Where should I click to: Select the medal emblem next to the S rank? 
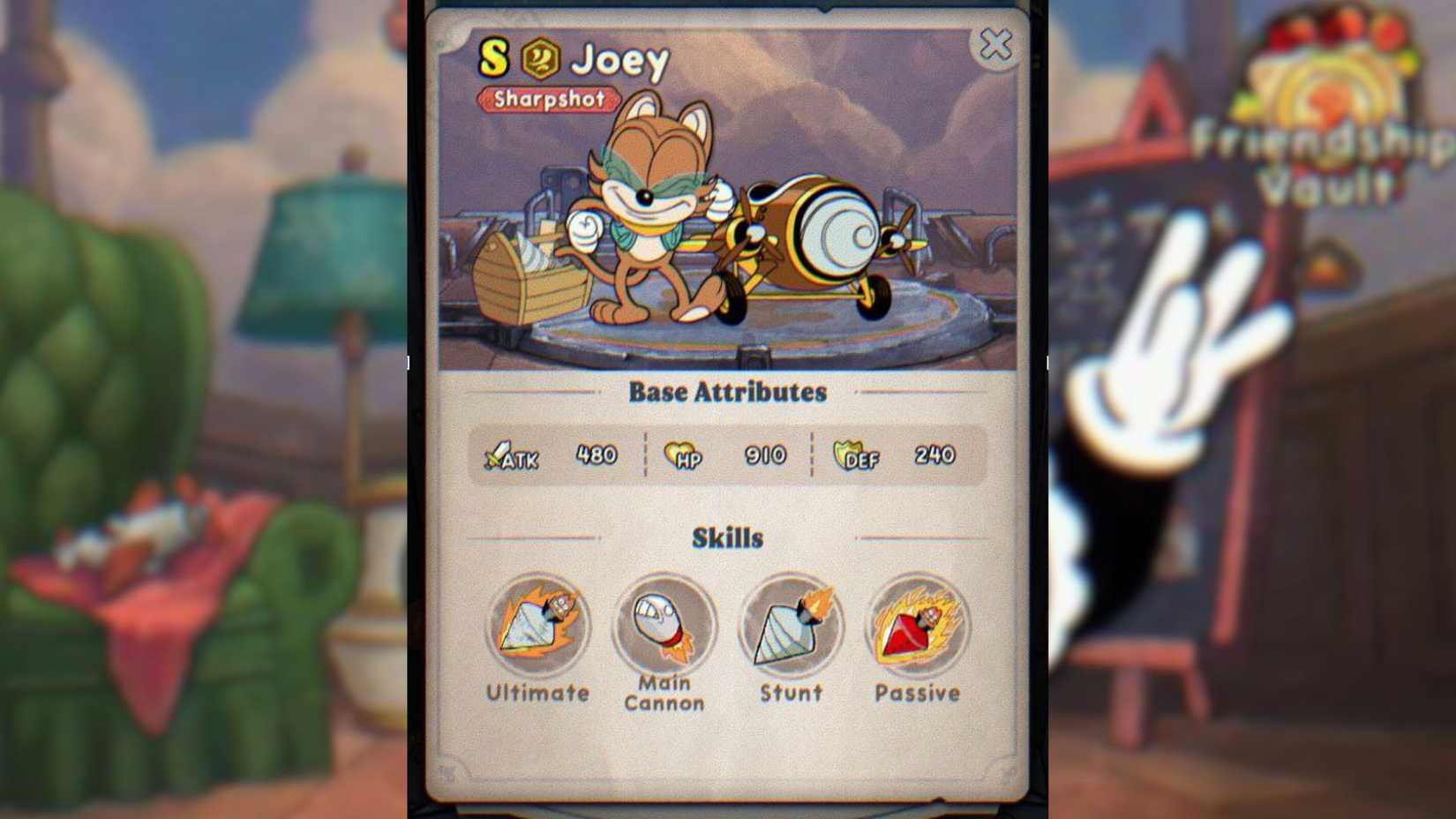tap(541, 56)
